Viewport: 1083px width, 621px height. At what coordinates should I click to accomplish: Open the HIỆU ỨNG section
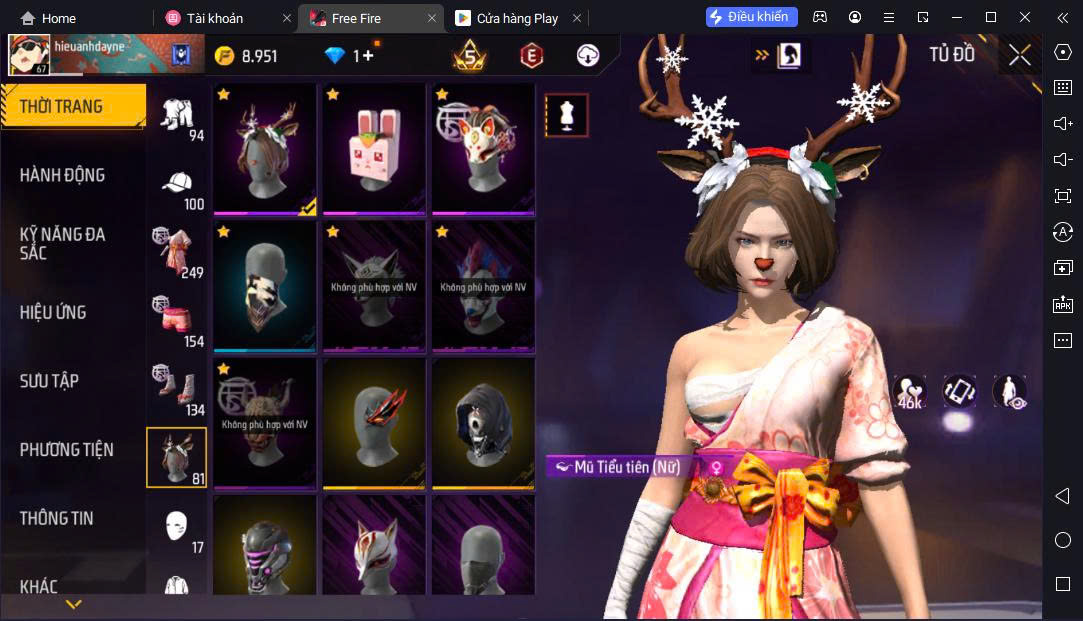(53, 312)
